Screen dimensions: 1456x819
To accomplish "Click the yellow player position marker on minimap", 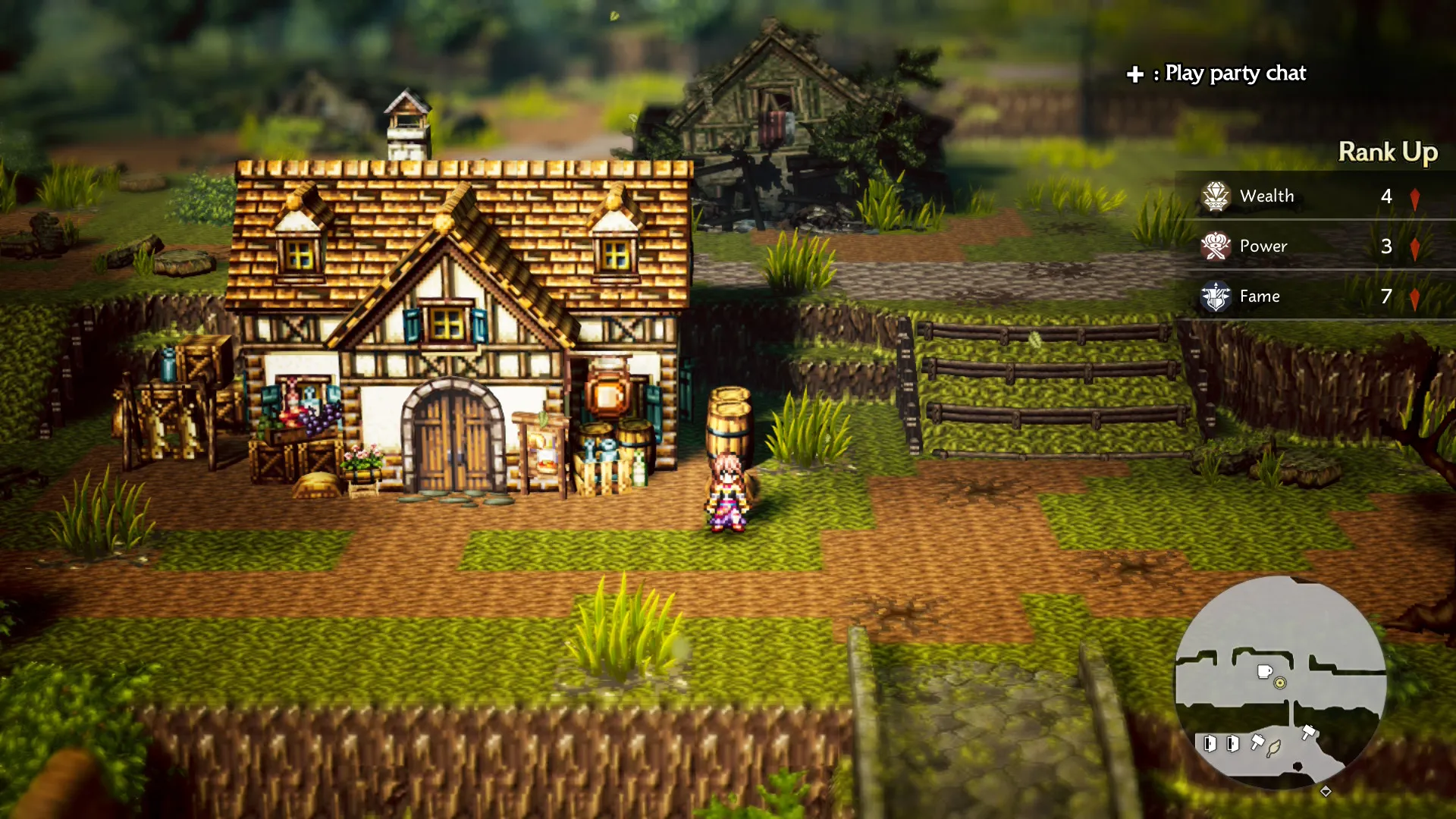I will pyautogui.click(x=1279, y=682).
